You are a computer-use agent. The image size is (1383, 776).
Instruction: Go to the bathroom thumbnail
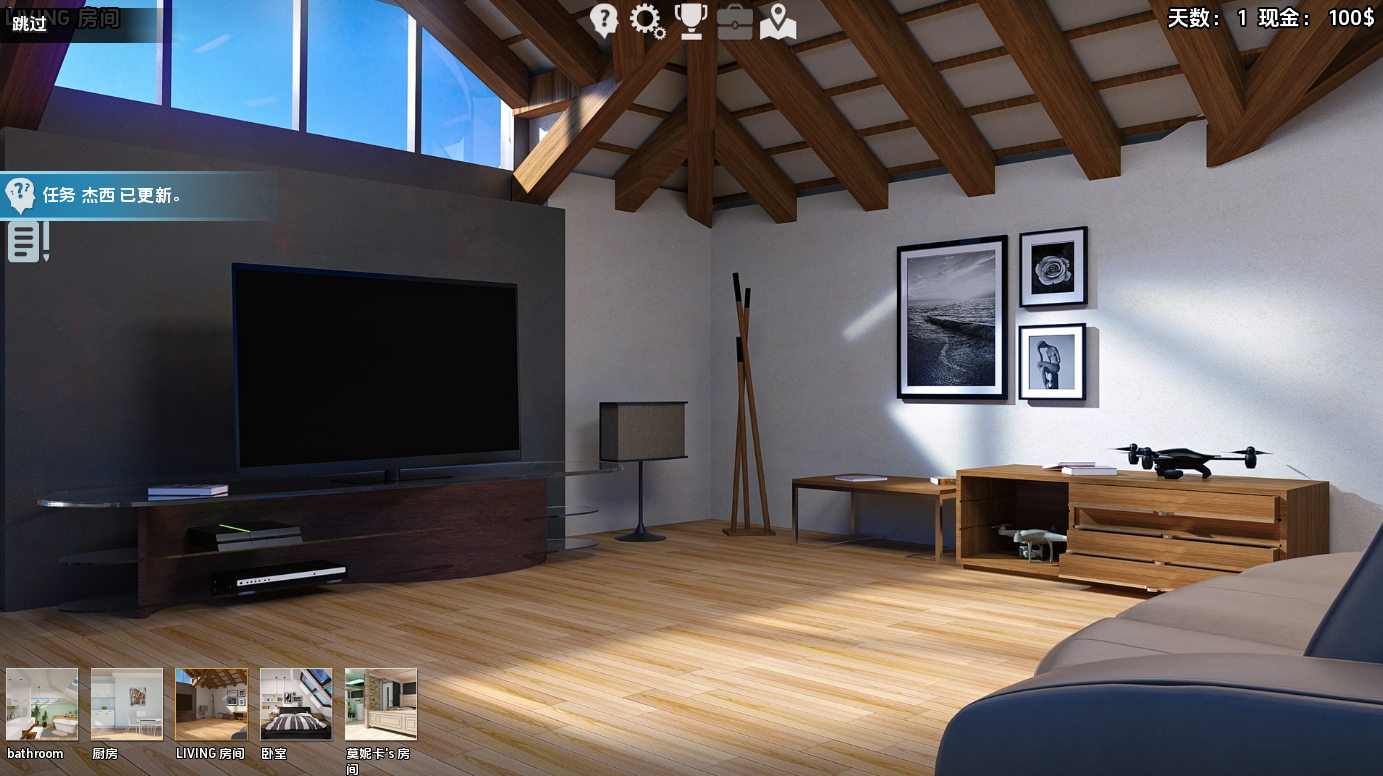(42, 704)
